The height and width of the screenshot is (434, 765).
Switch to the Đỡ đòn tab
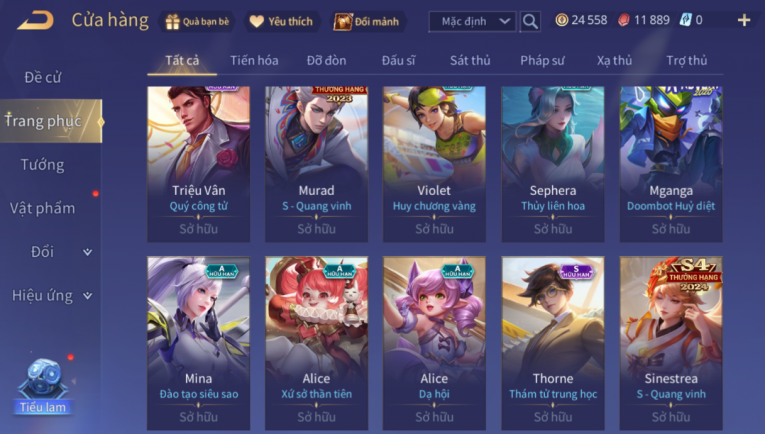[x=326, y=61]
